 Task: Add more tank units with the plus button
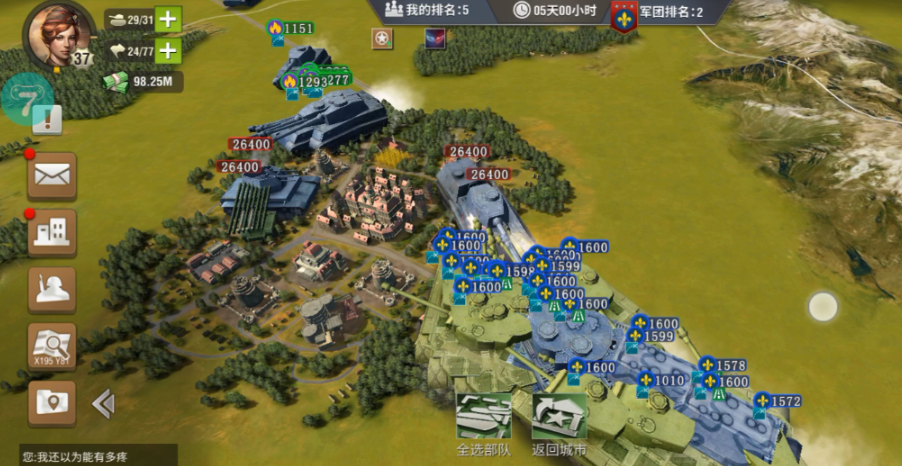[169, 19]
